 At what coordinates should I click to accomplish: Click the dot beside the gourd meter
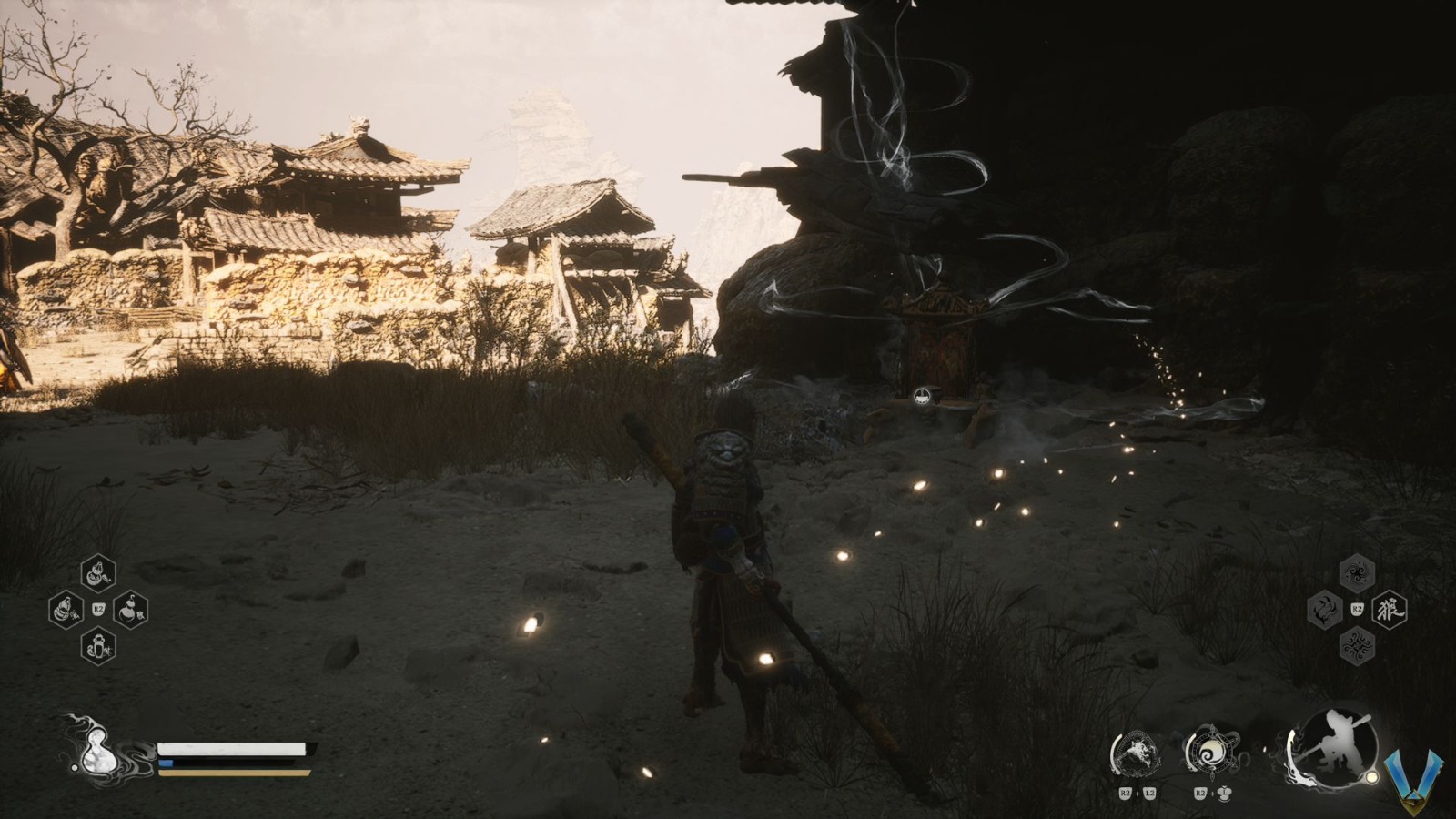coord(75,767)
